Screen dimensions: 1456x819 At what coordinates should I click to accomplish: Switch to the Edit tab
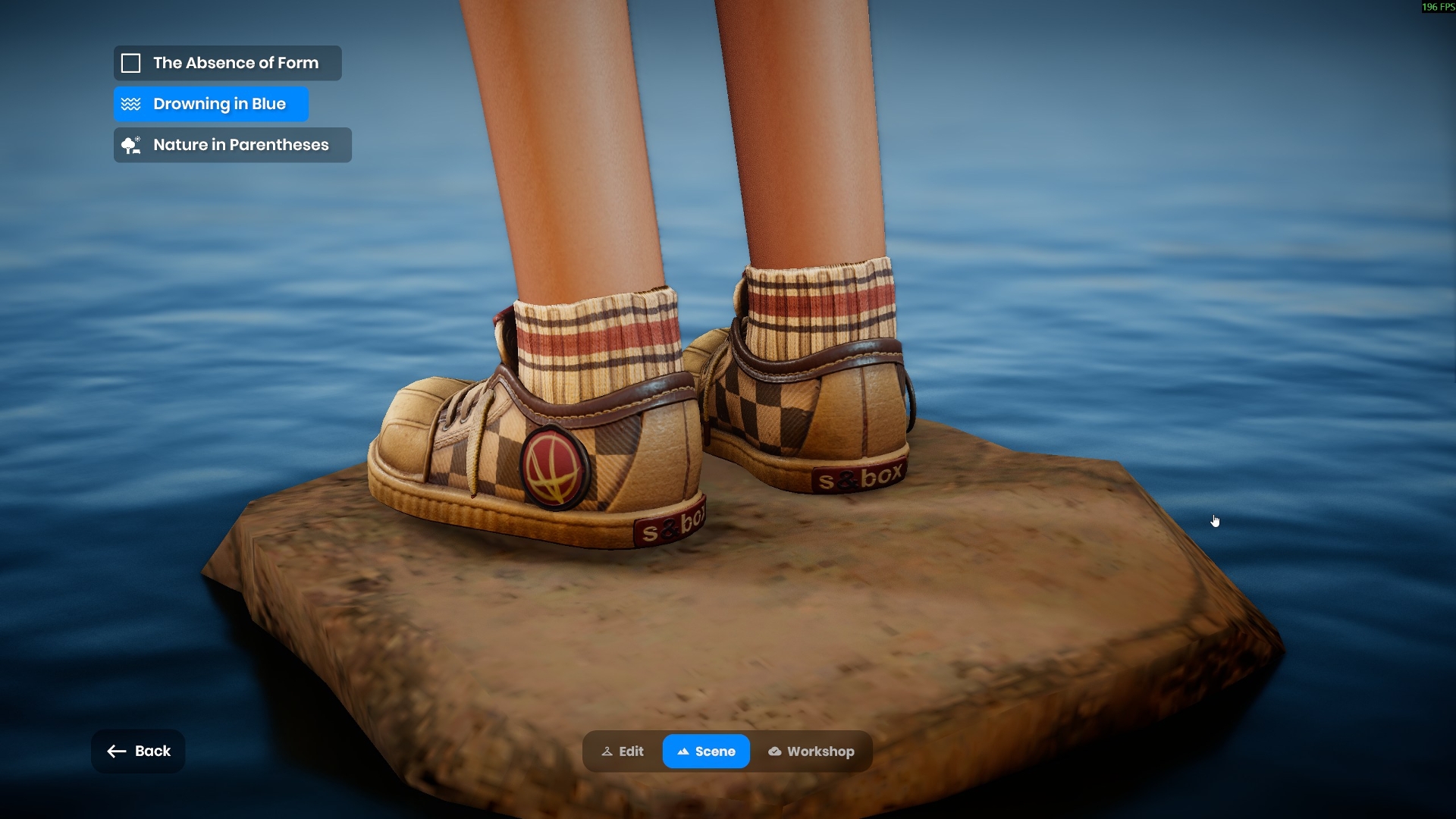(623, 752)
